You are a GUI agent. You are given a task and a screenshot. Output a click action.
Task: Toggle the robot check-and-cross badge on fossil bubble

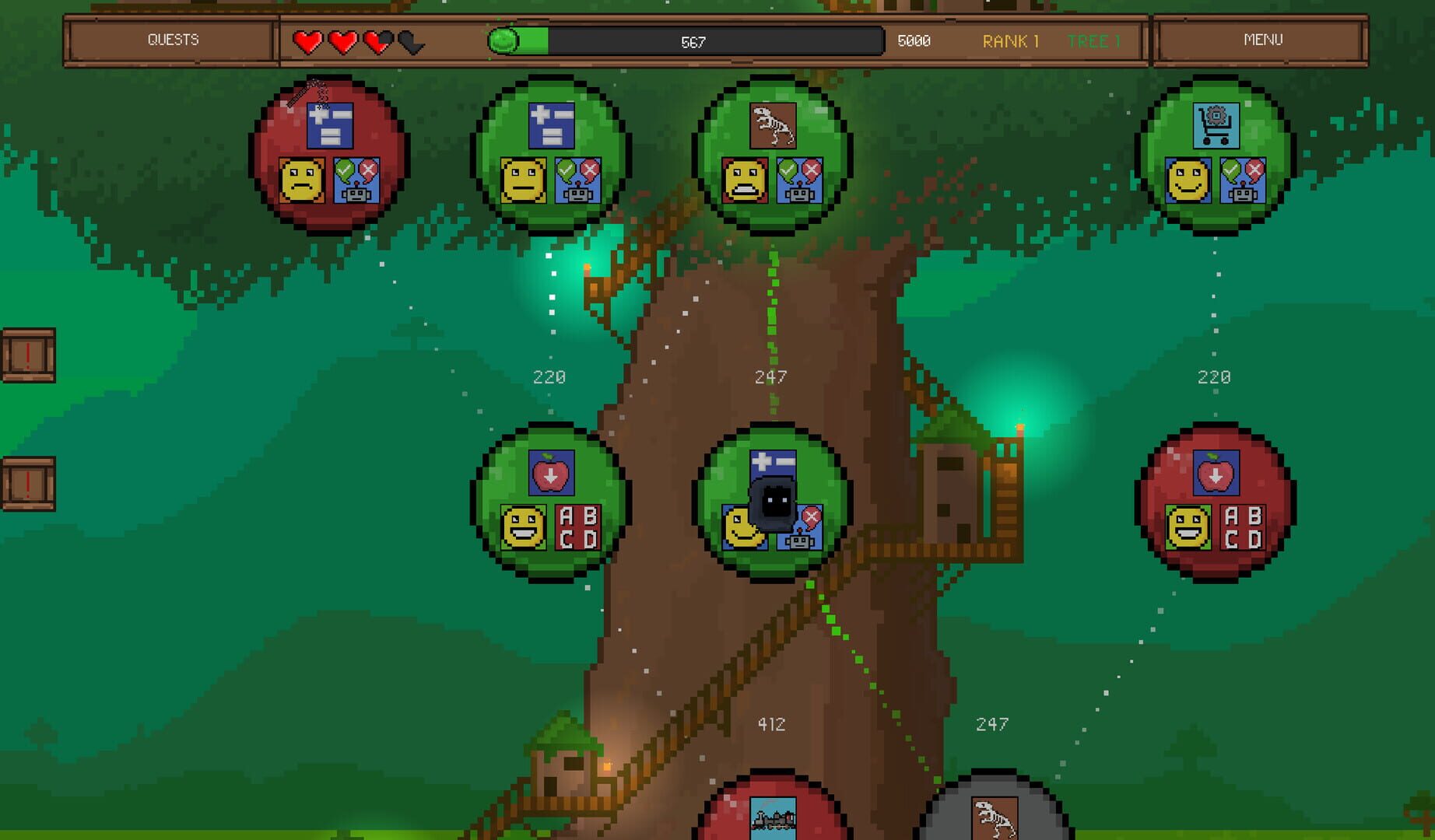798,180
